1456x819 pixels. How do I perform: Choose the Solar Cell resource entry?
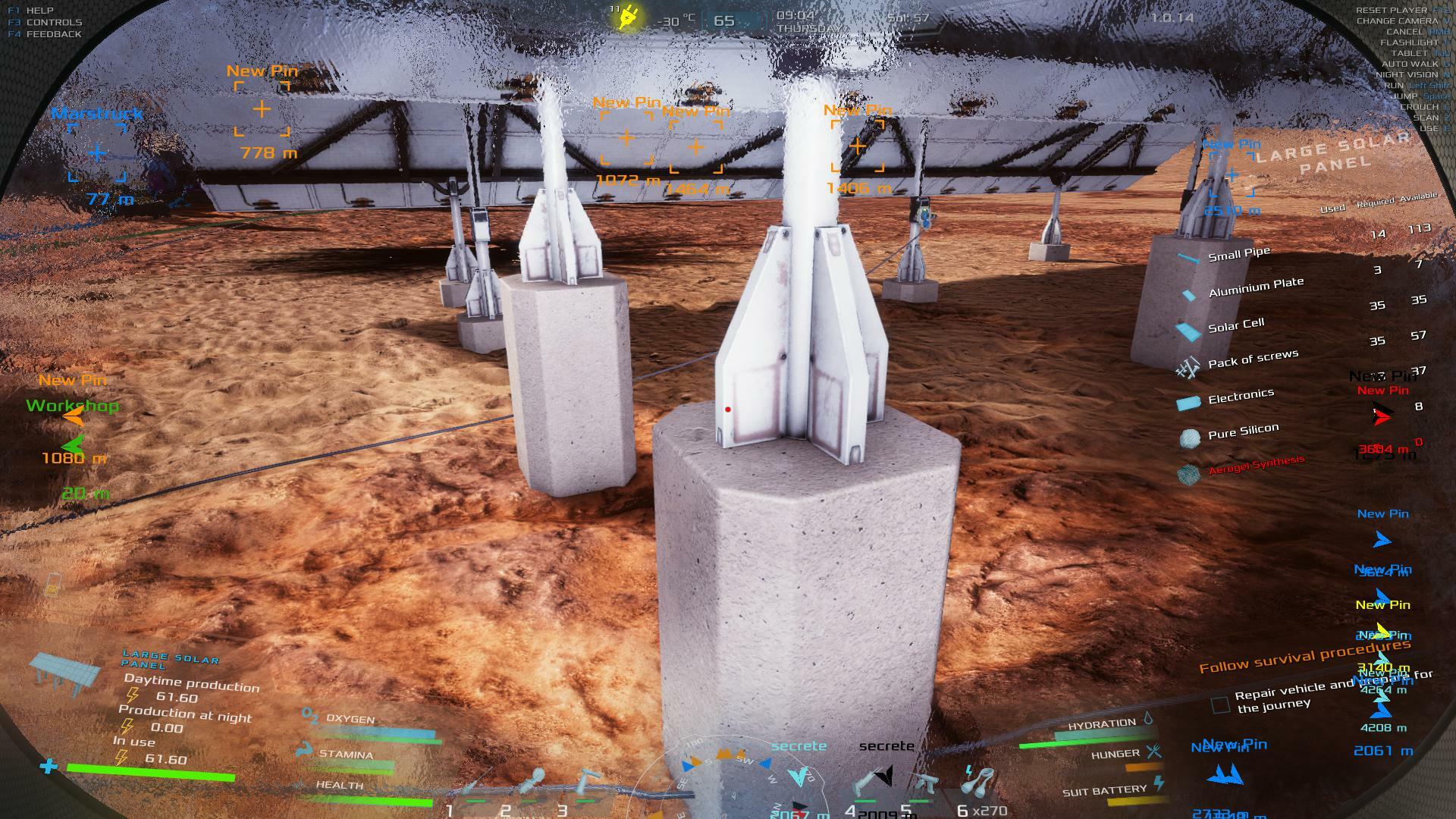pyautogui.click(x=1235, y=326)
